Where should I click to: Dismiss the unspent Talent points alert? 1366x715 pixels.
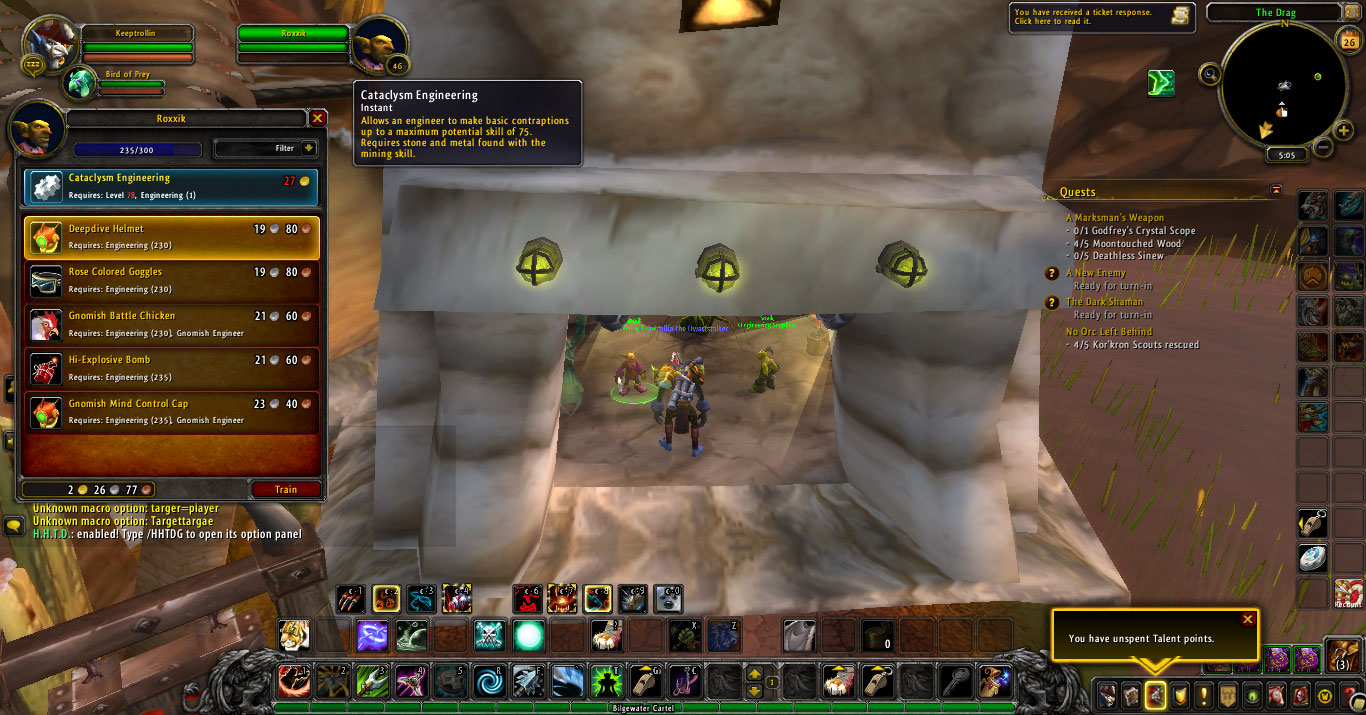tap(1247, 619)
